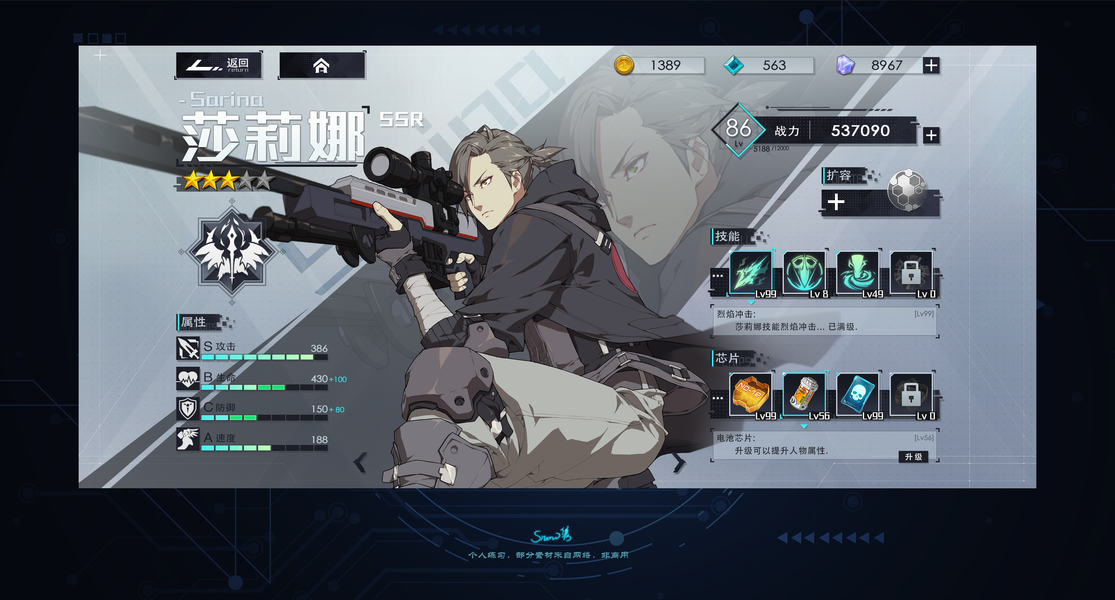This screenshot has height=600, width=1115.
Task: Choose the Lv56 battery chip
Action: [804, 396]
